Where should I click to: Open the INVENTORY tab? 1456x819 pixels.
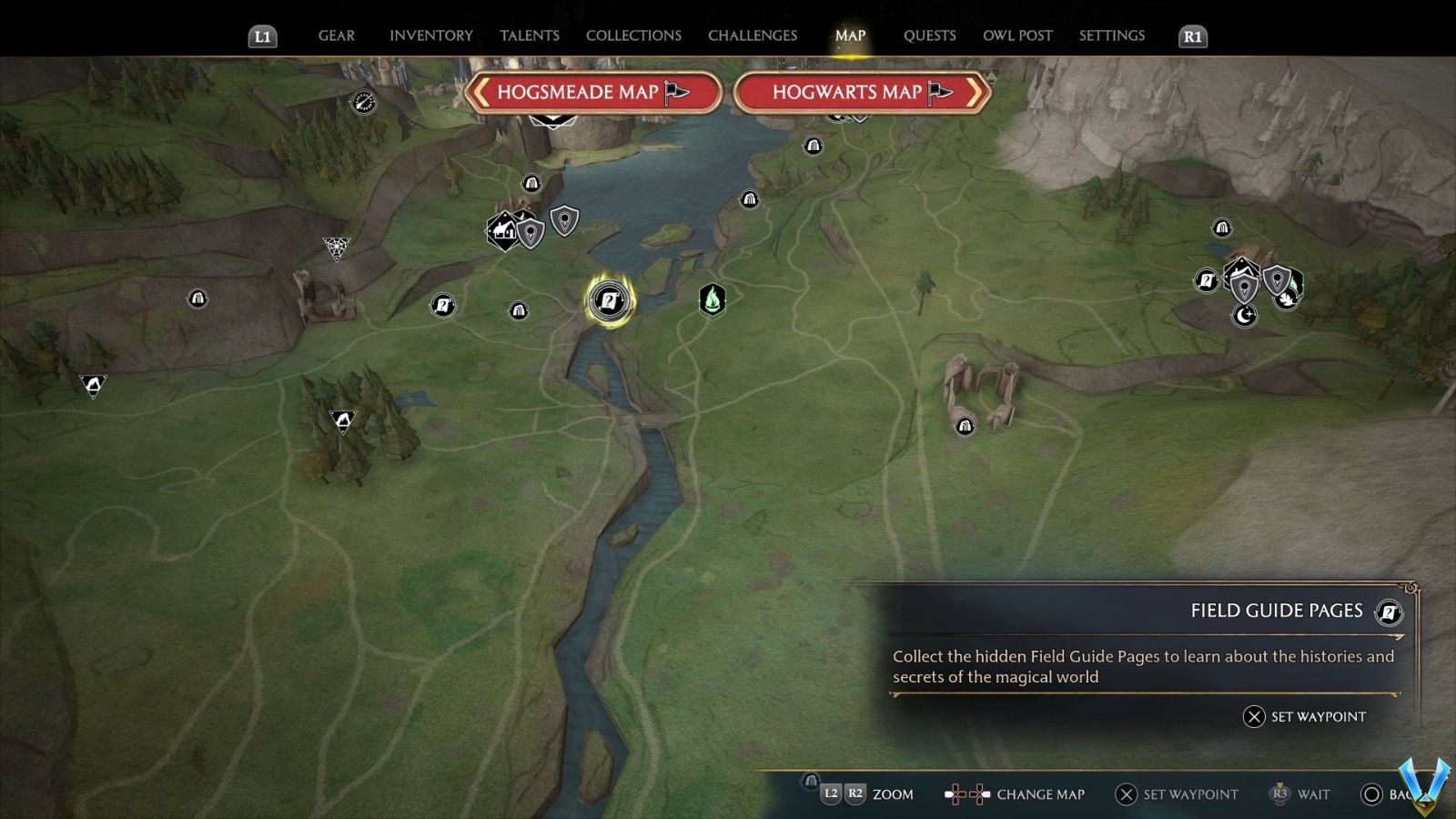coord(430,35)
